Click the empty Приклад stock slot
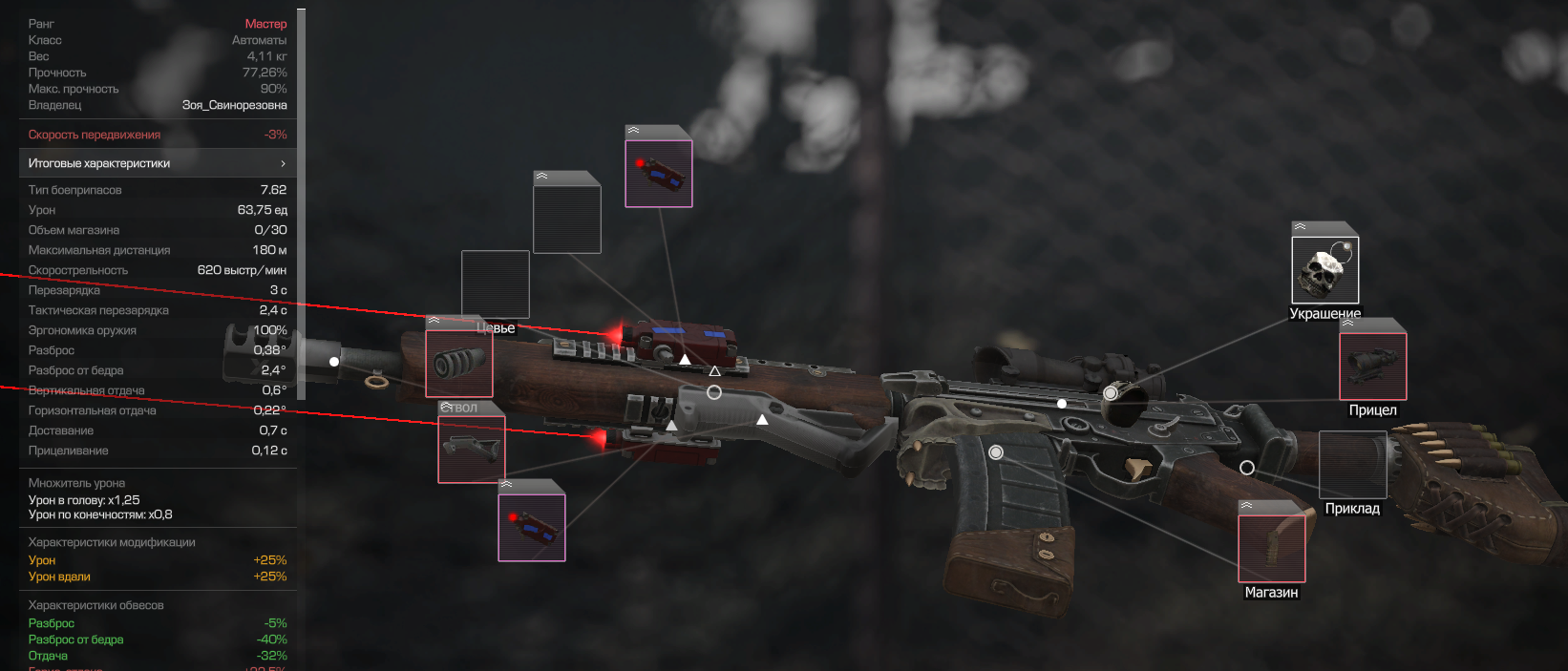This screenshot has width=1568, height=671. tap(1352, 465)
